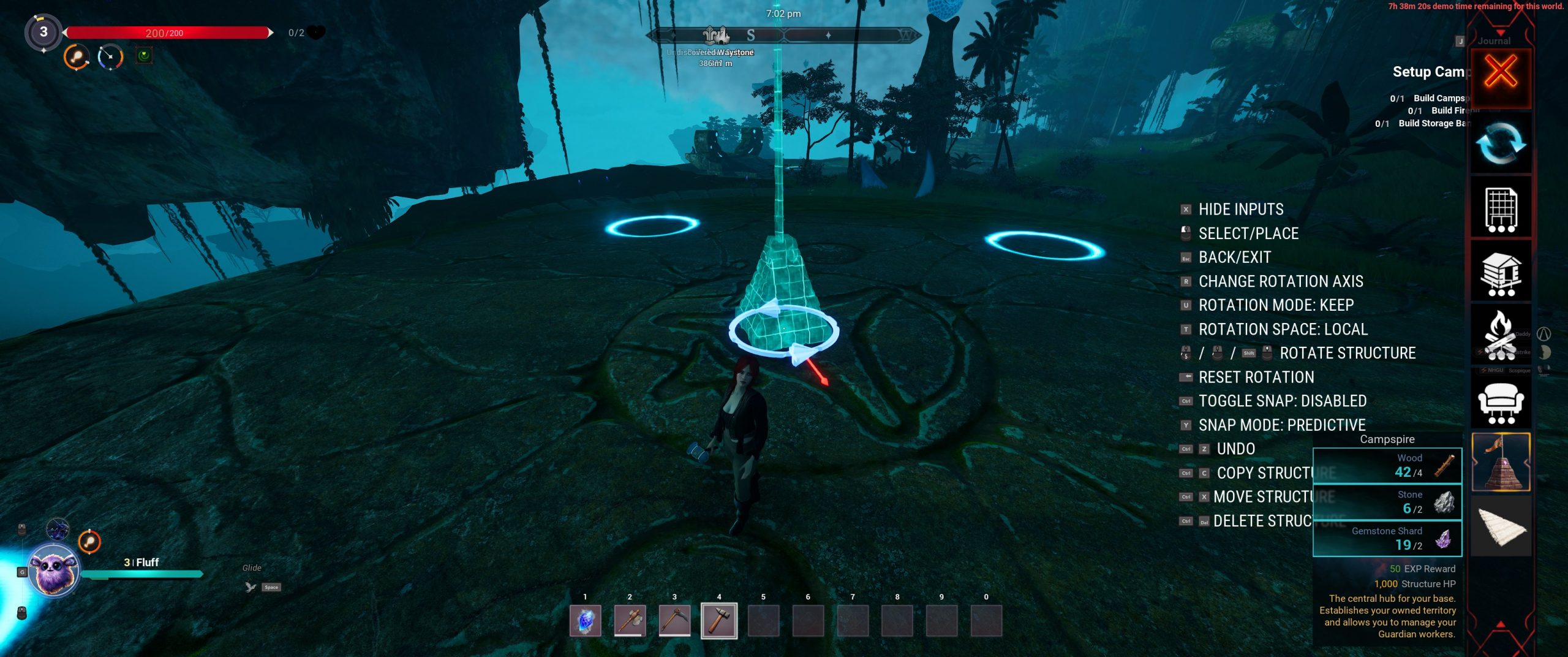Open the house structures build category
This screenshot has height=657, width=1568.
pos(1501,273)
